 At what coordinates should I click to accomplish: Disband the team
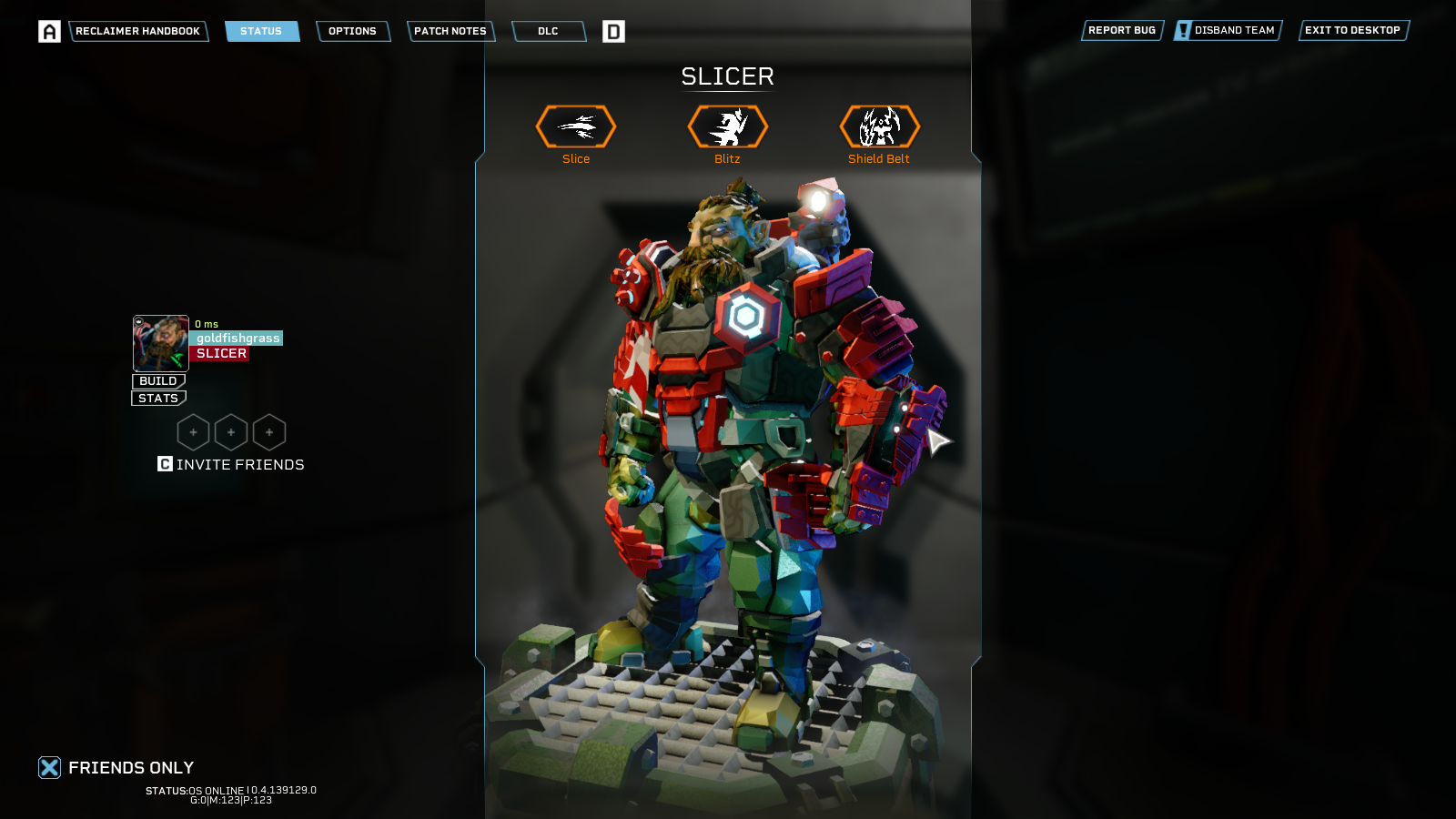[1228, 30]
